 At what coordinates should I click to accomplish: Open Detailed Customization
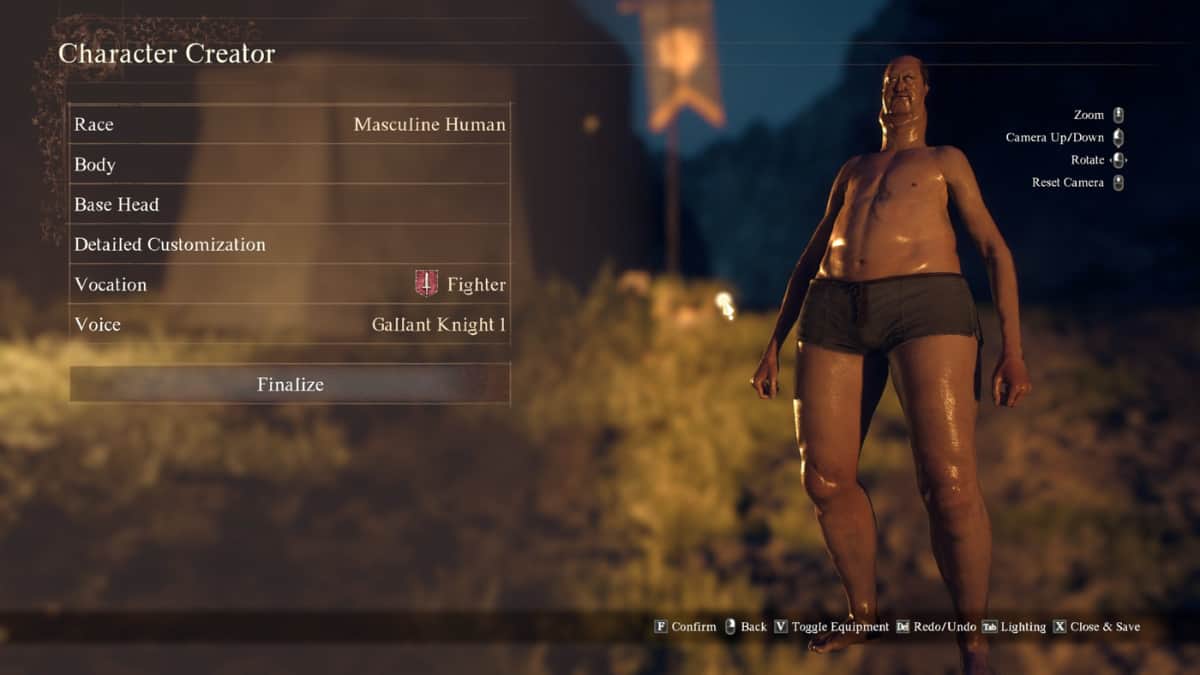coord(290,245)
